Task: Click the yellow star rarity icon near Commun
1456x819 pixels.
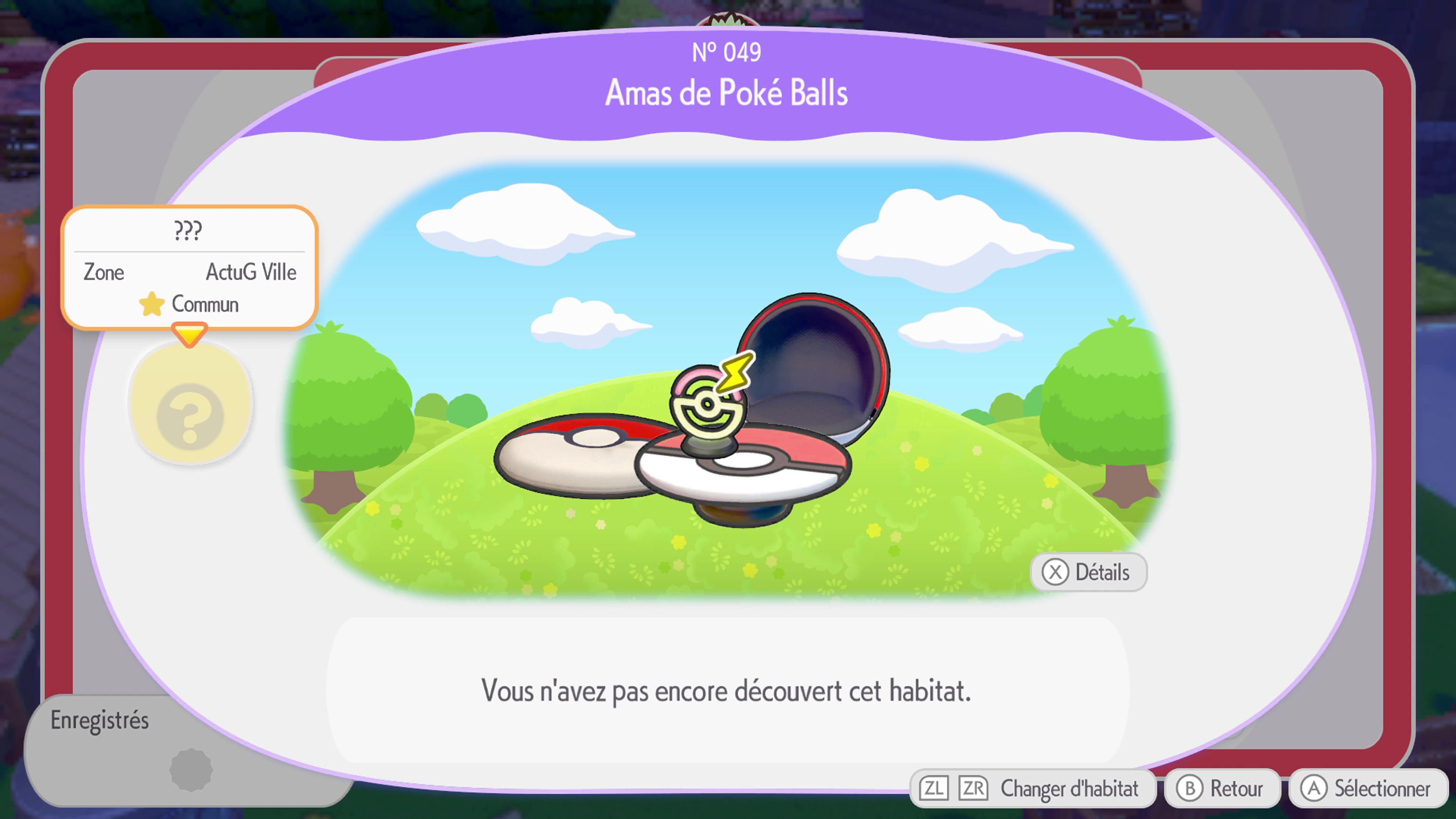Action: click(152, 304)
